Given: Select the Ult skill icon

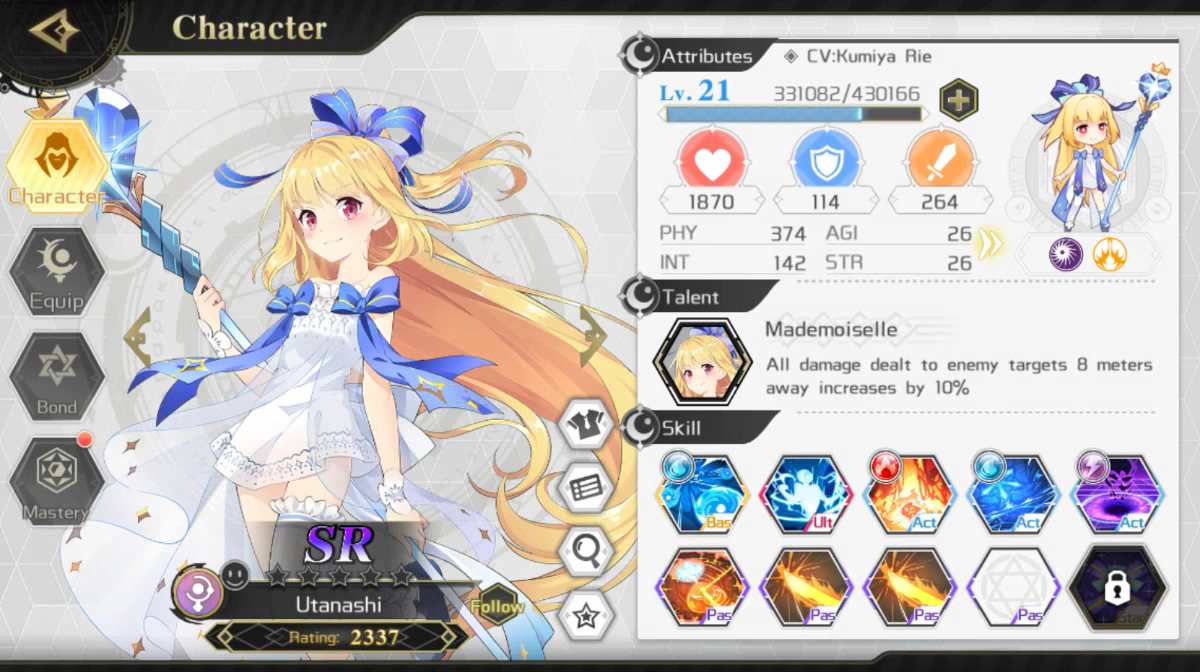Looking at the screenshot, I should [806, 493].
